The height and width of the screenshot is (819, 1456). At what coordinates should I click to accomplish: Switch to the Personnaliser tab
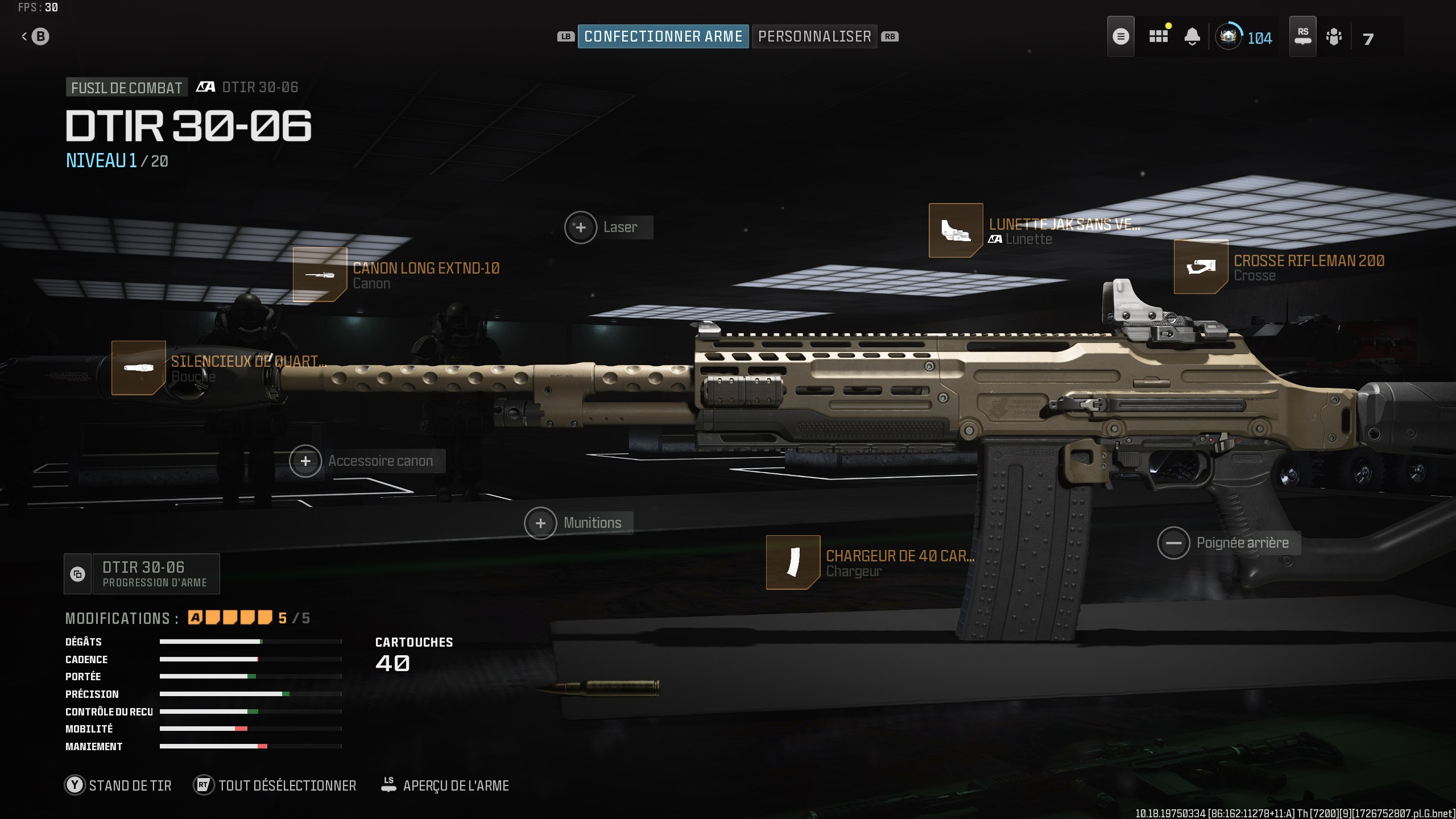coord(814,36)
